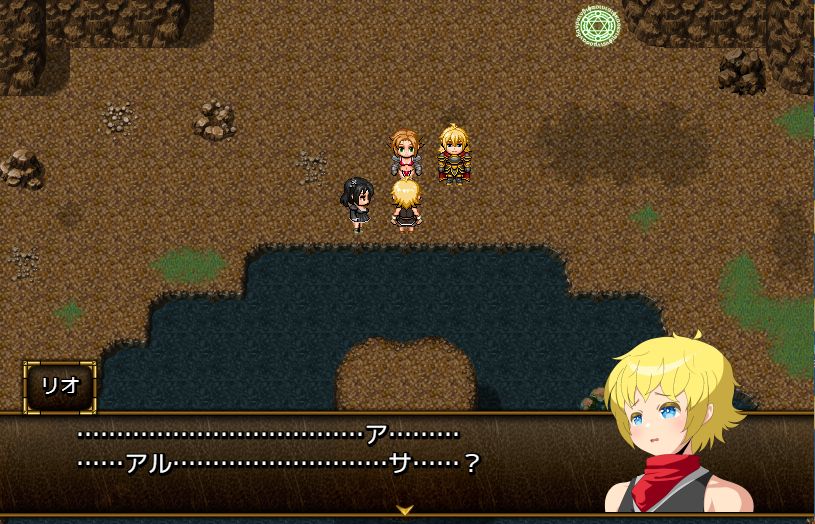Viewport: 815px width, 524px height.
Task: Click the dialogue continue arrow
Action: tap(405, 510)
